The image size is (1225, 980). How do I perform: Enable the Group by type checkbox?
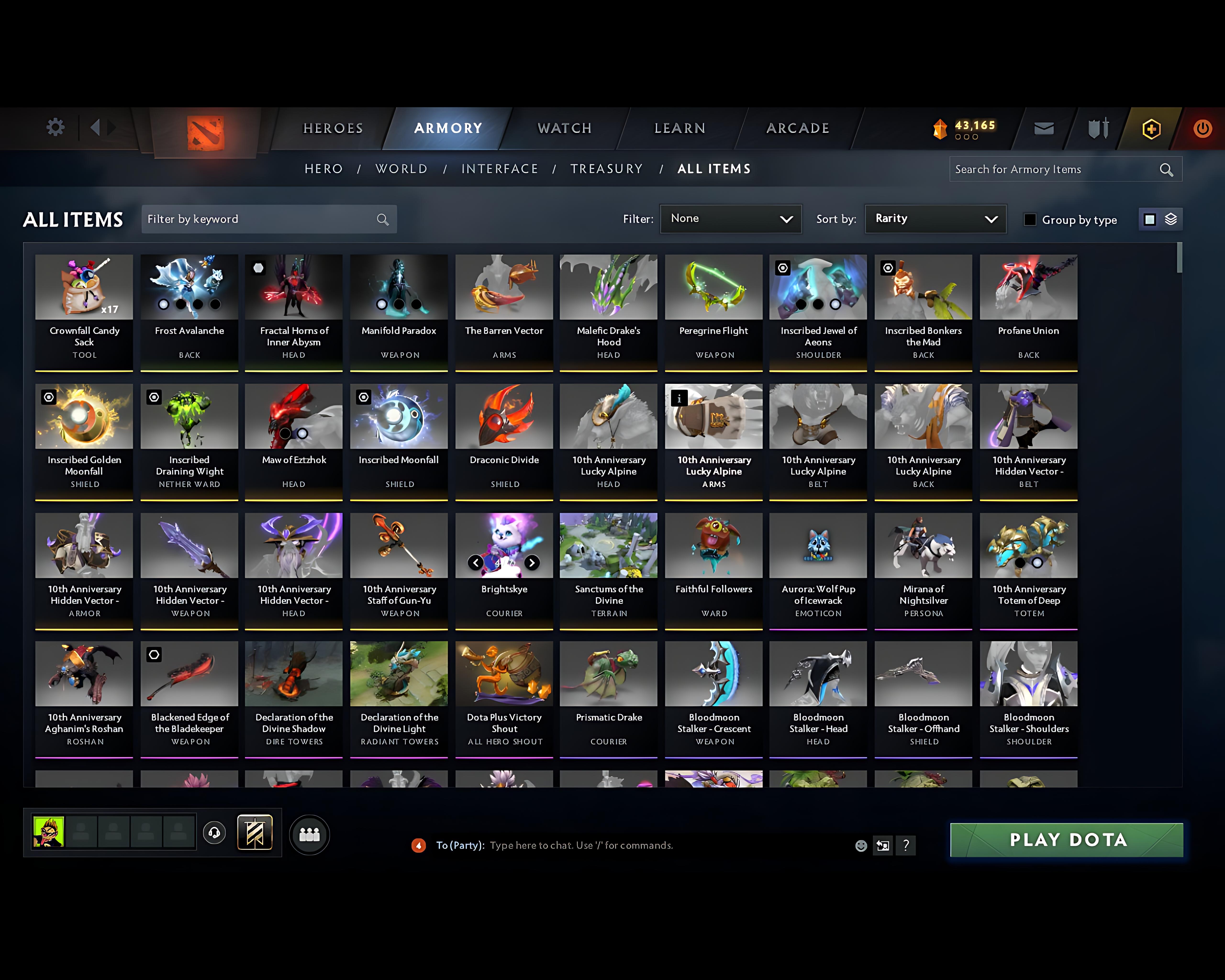point(1030,220)
